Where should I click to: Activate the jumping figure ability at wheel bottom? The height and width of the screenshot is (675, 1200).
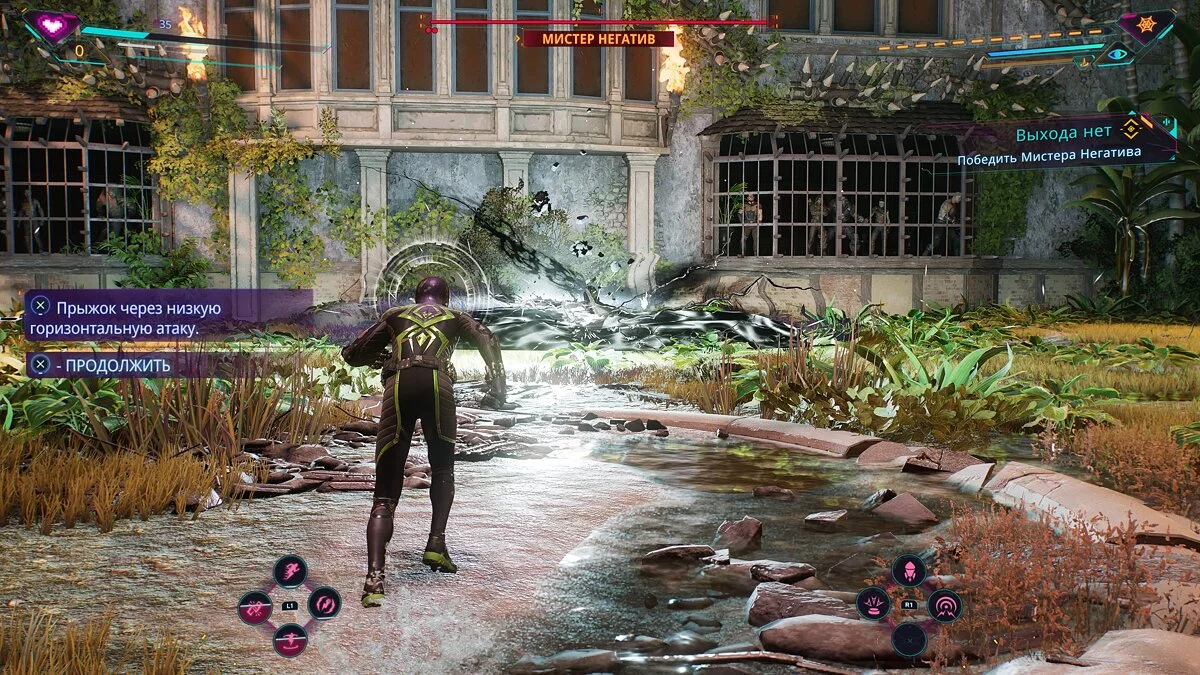[290, 638]
